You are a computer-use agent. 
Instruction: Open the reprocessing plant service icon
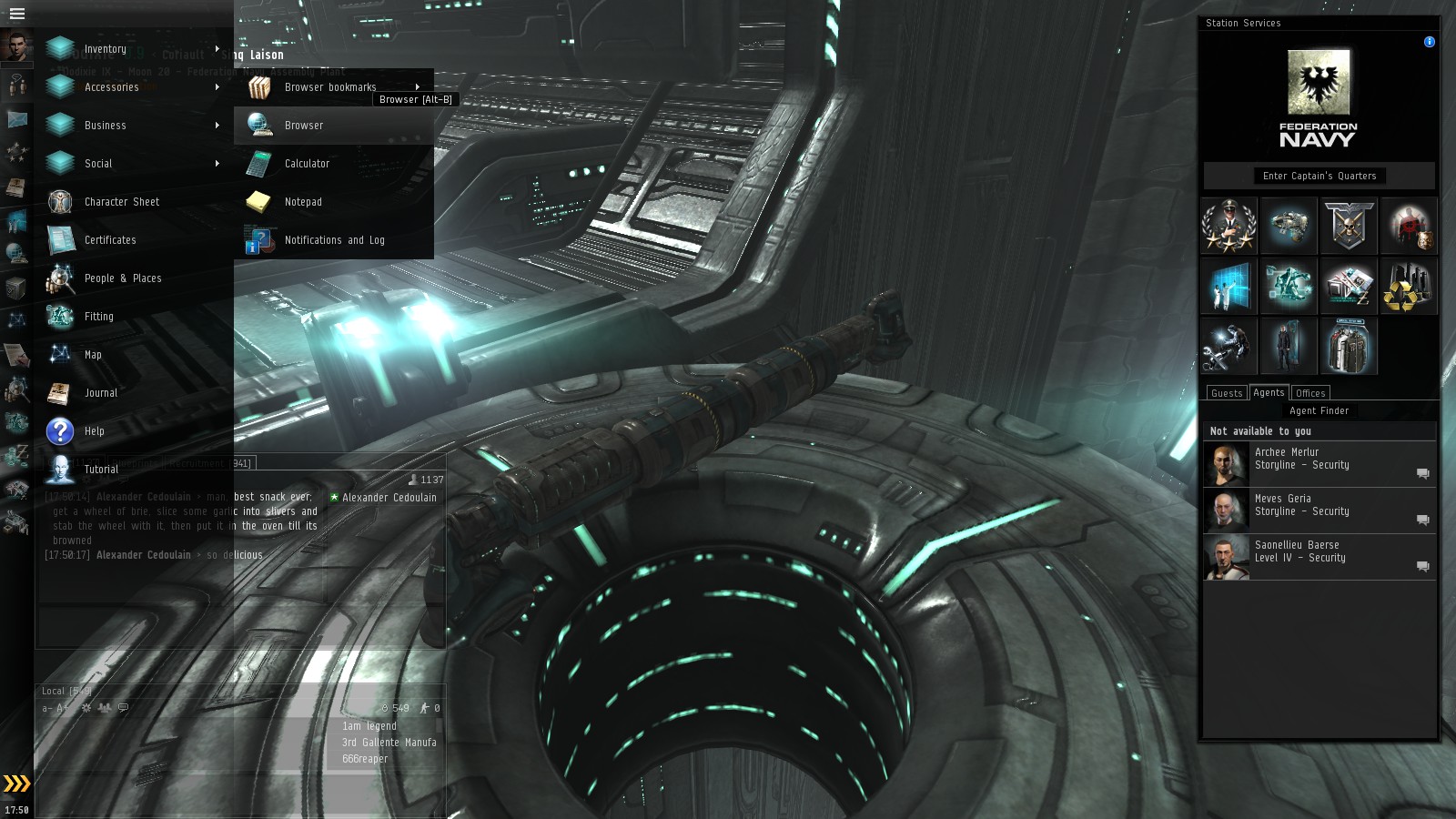point(1409,286)
